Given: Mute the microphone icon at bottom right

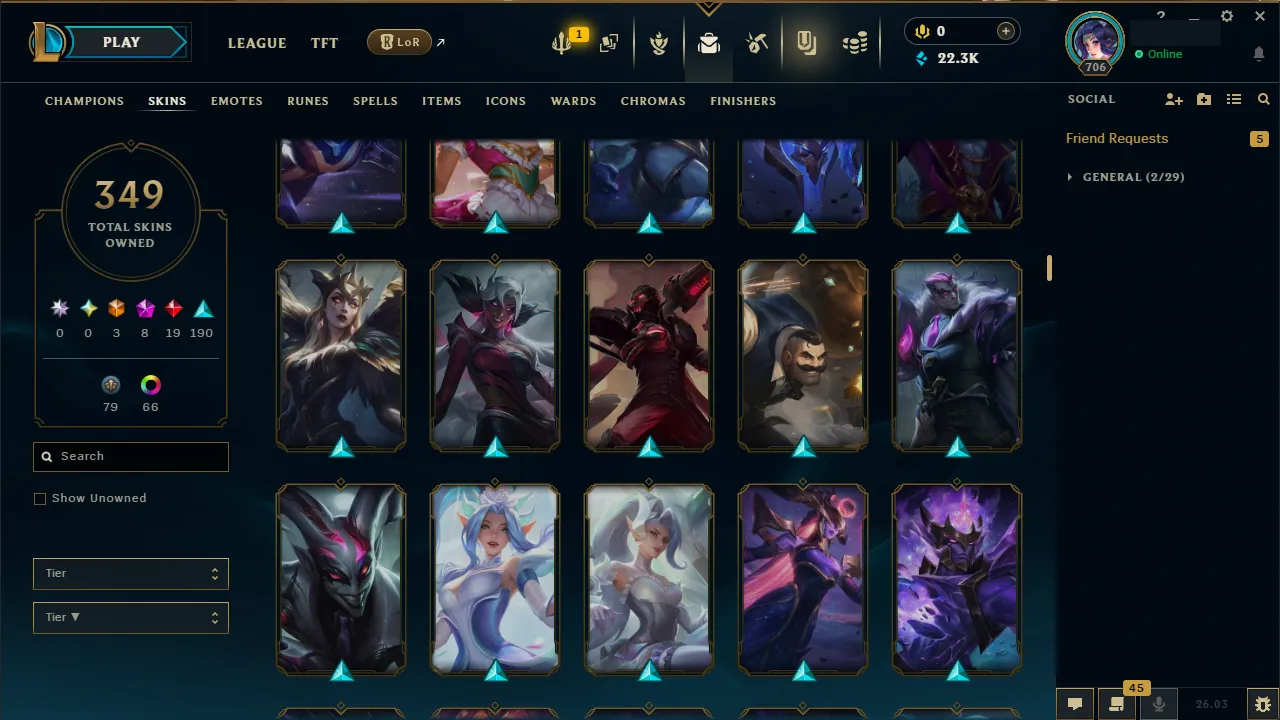Looking at the screenshot, I should coord(1158,703).
